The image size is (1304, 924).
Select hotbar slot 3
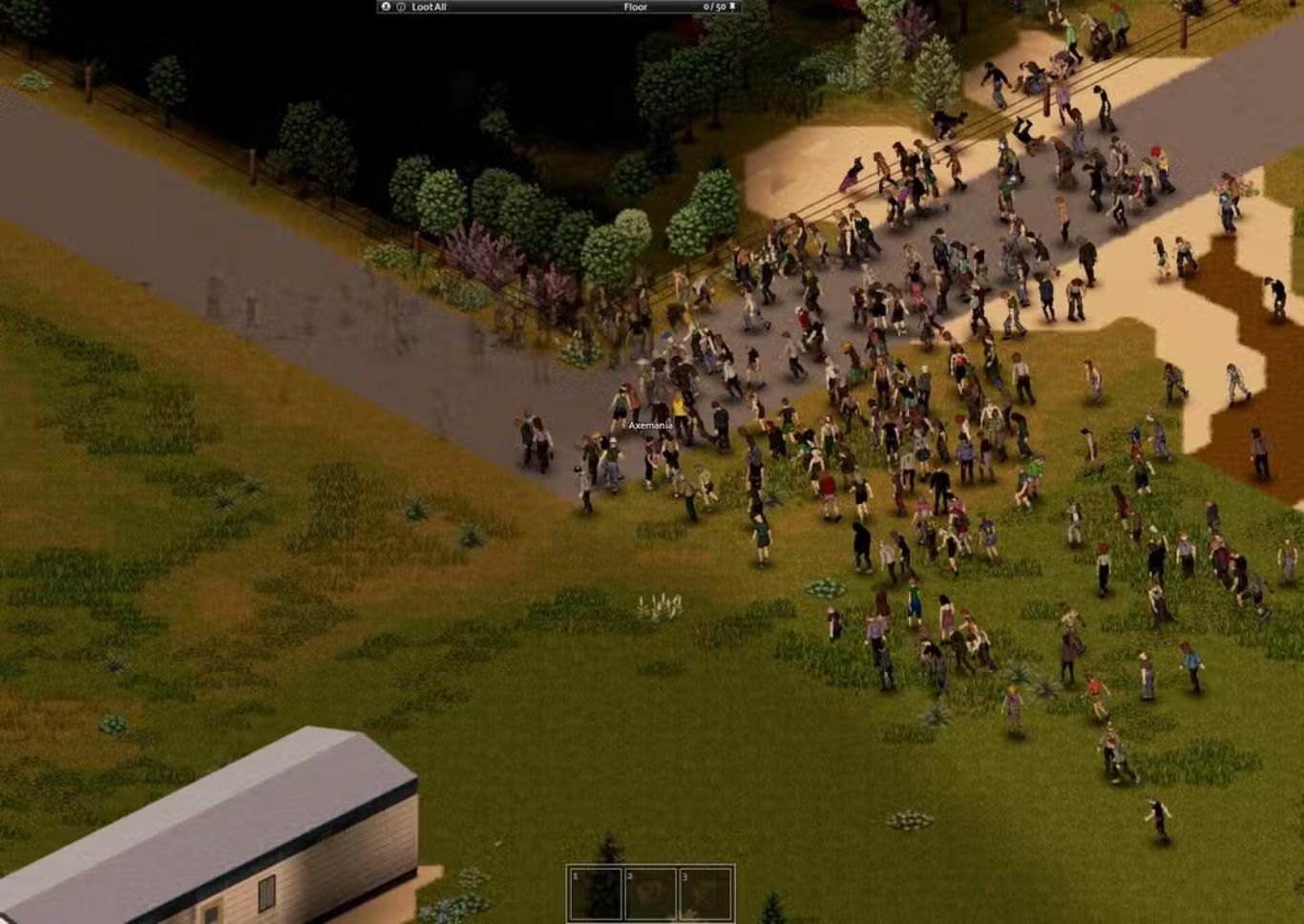[705, 893]
